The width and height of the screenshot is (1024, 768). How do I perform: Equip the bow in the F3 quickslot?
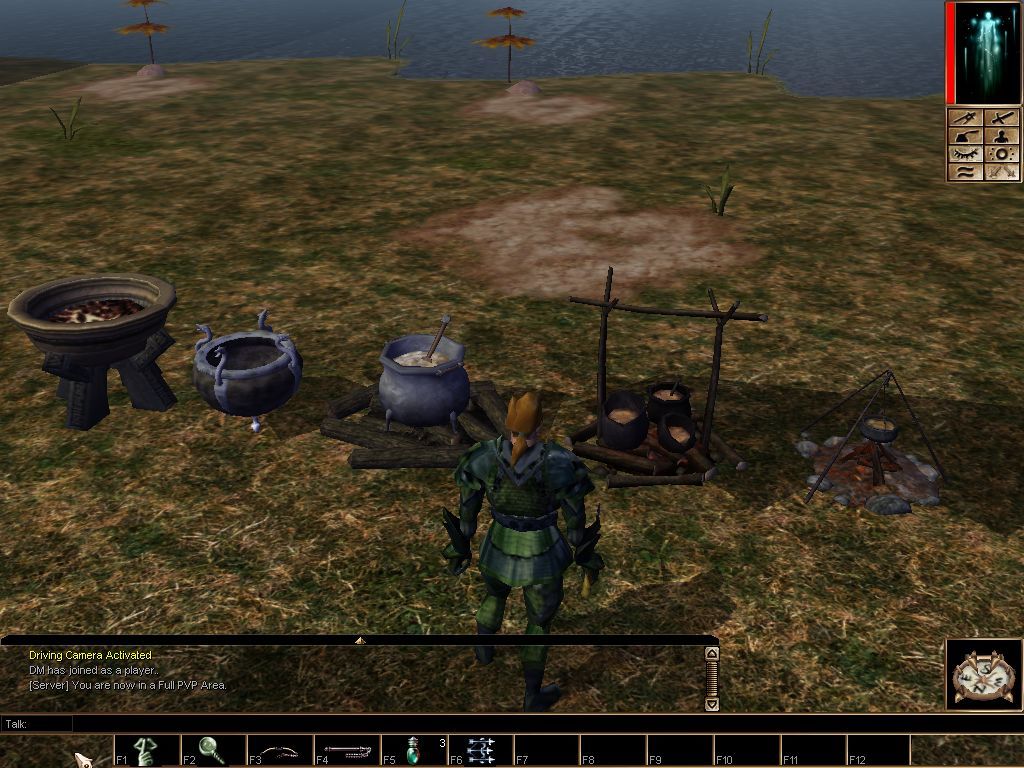pyautogui.click(x=280, y=751)
